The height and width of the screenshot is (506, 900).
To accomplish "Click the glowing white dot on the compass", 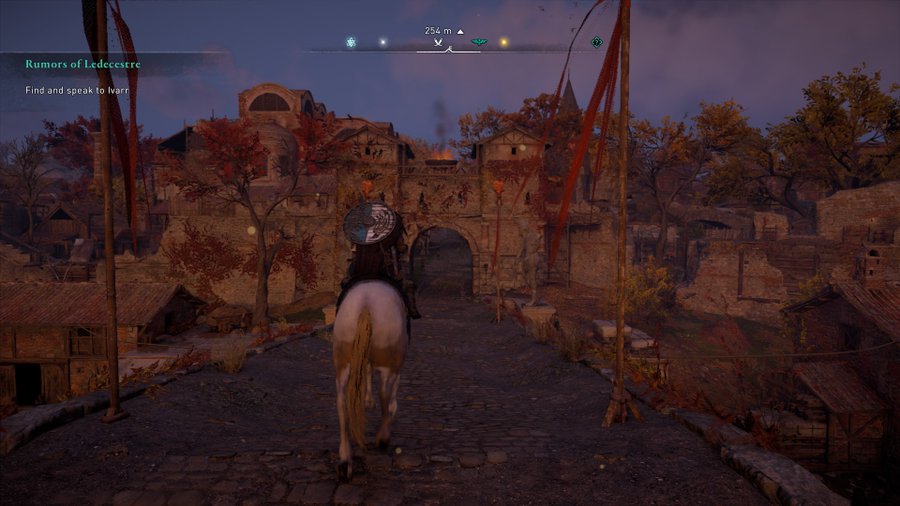I will pyautogui.click(x=381, y=42).
